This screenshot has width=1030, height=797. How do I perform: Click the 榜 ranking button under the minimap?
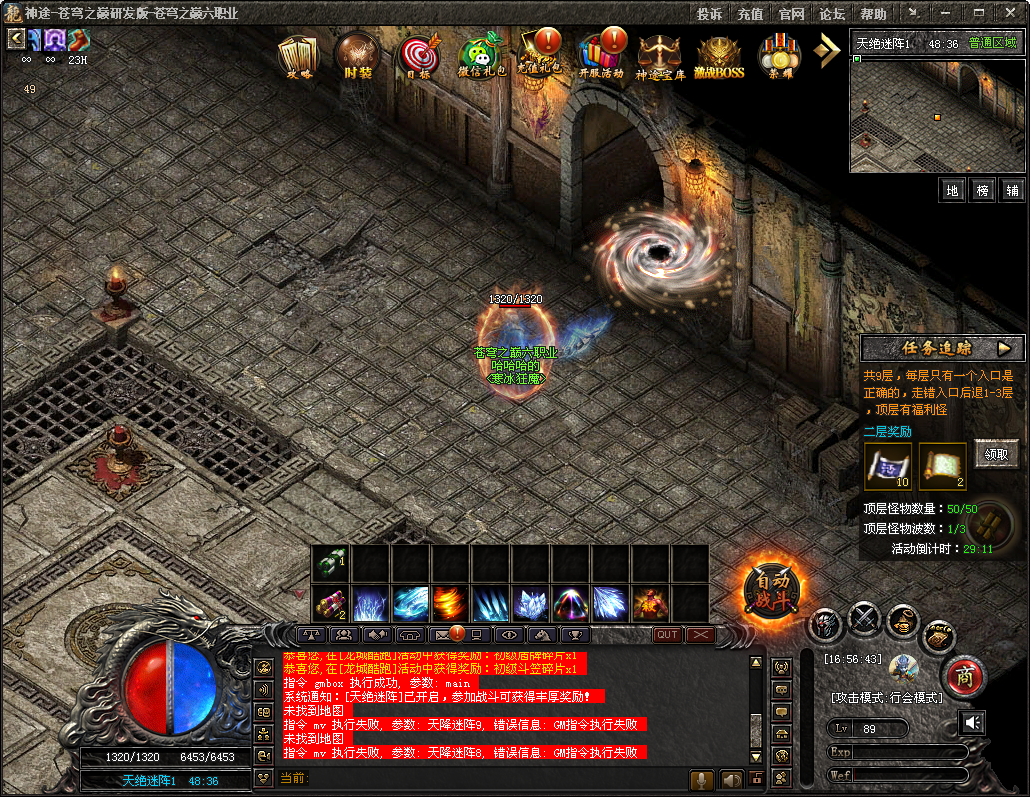click(x=983, y=190)
